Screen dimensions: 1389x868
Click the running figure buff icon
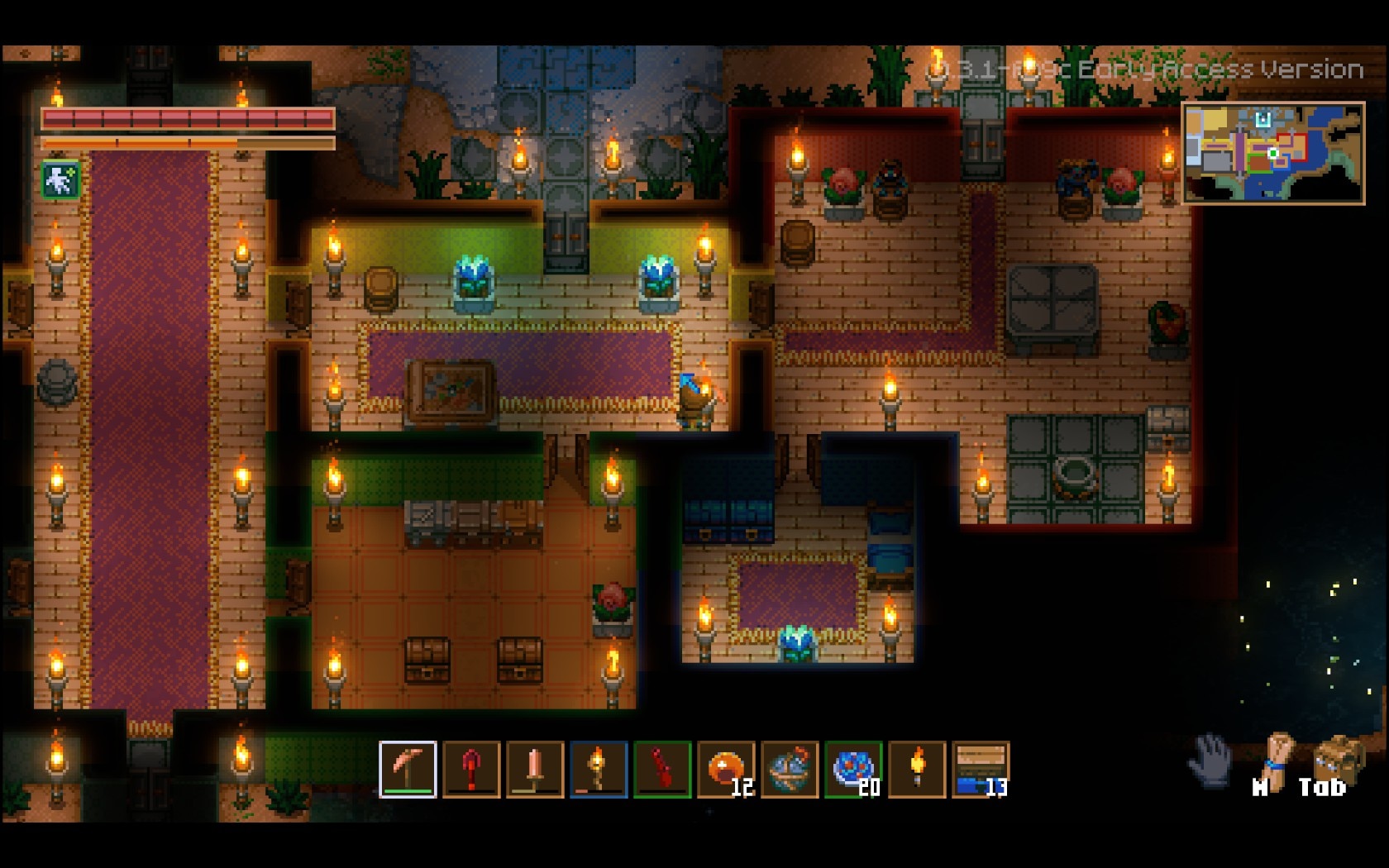click(60, 180)
